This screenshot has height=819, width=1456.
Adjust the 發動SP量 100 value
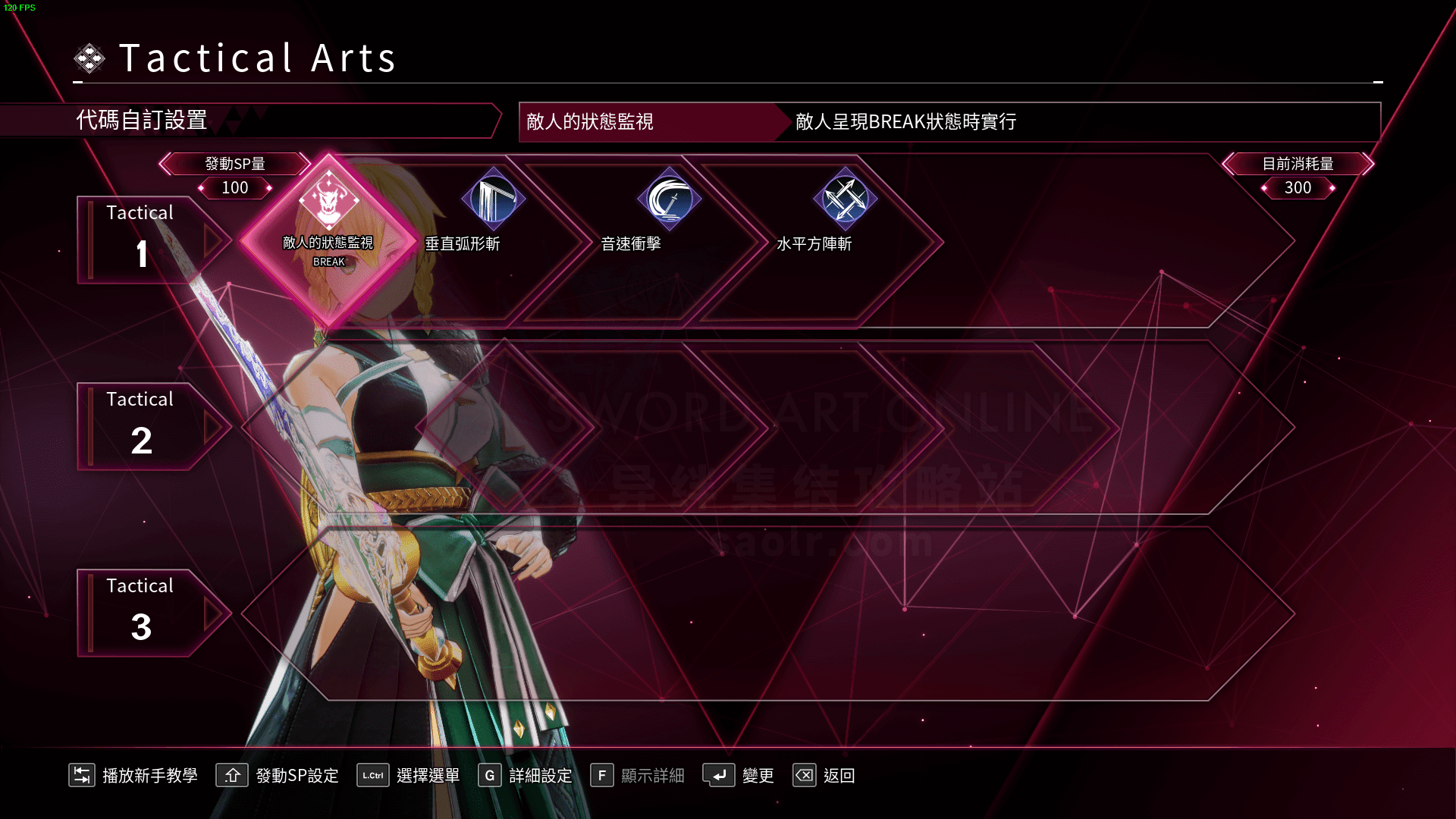235,187
